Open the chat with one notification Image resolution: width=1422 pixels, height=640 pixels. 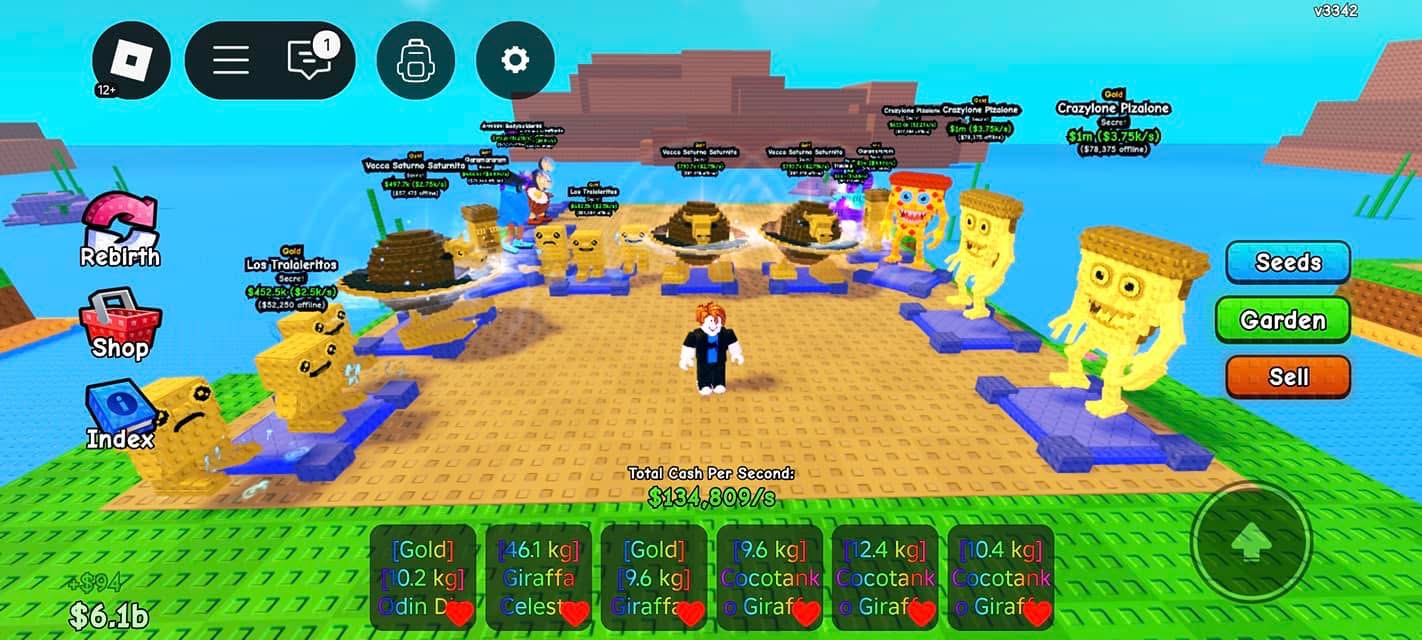point(309,60)
